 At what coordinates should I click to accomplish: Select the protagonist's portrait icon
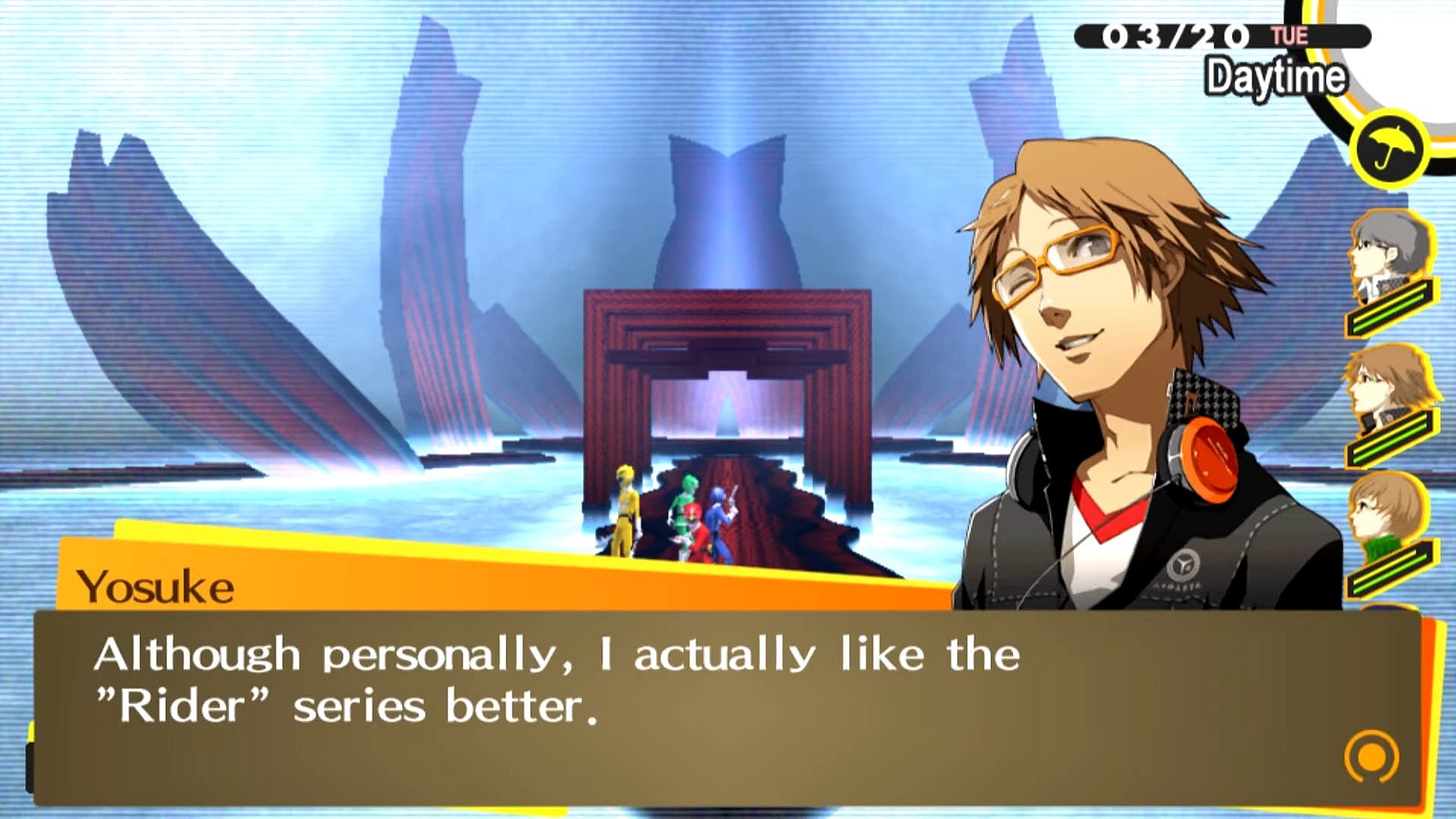[x=1389, y=243]
